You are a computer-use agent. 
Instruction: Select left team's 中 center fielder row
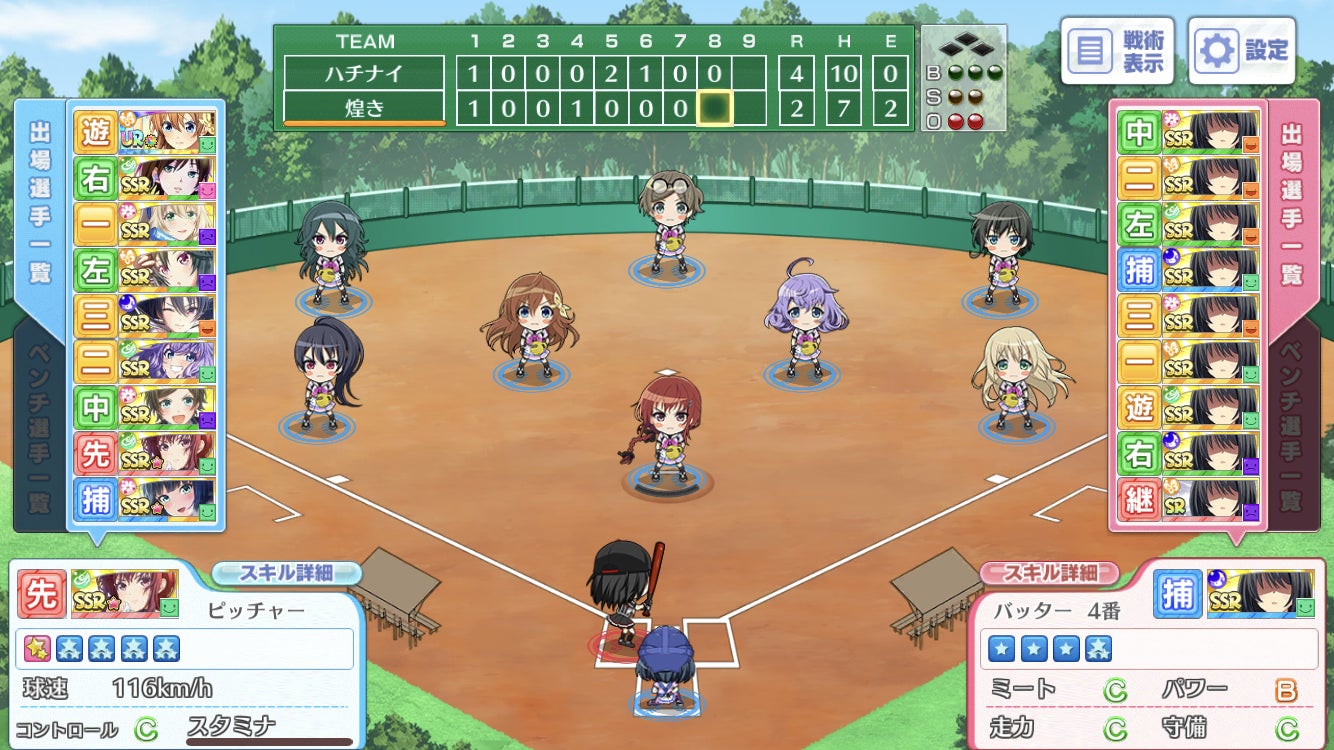(145, 408)
